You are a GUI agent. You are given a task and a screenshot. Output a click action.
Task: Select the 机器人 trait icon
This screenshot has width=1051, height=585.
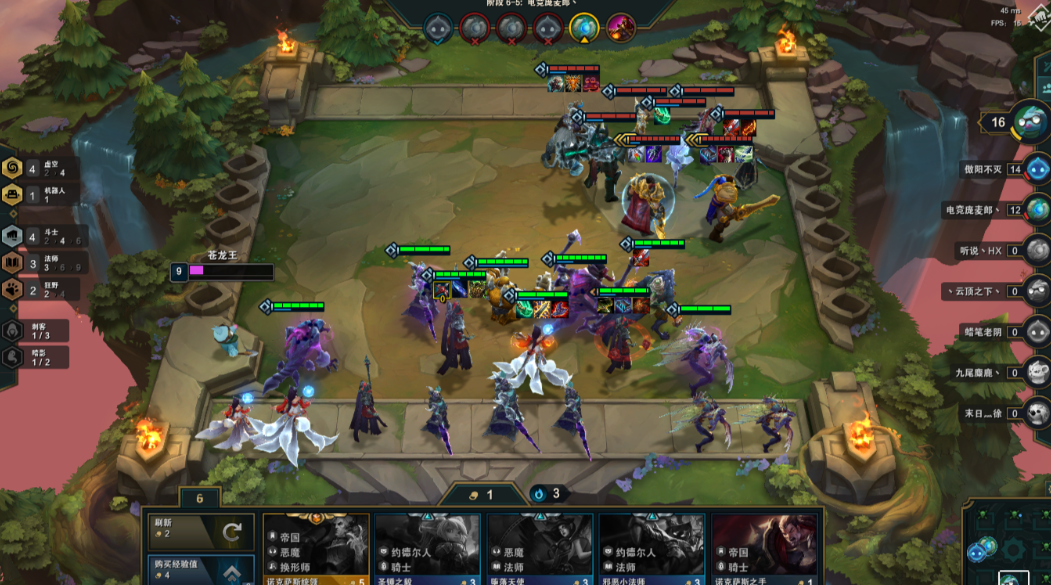(x=13, y=194)
